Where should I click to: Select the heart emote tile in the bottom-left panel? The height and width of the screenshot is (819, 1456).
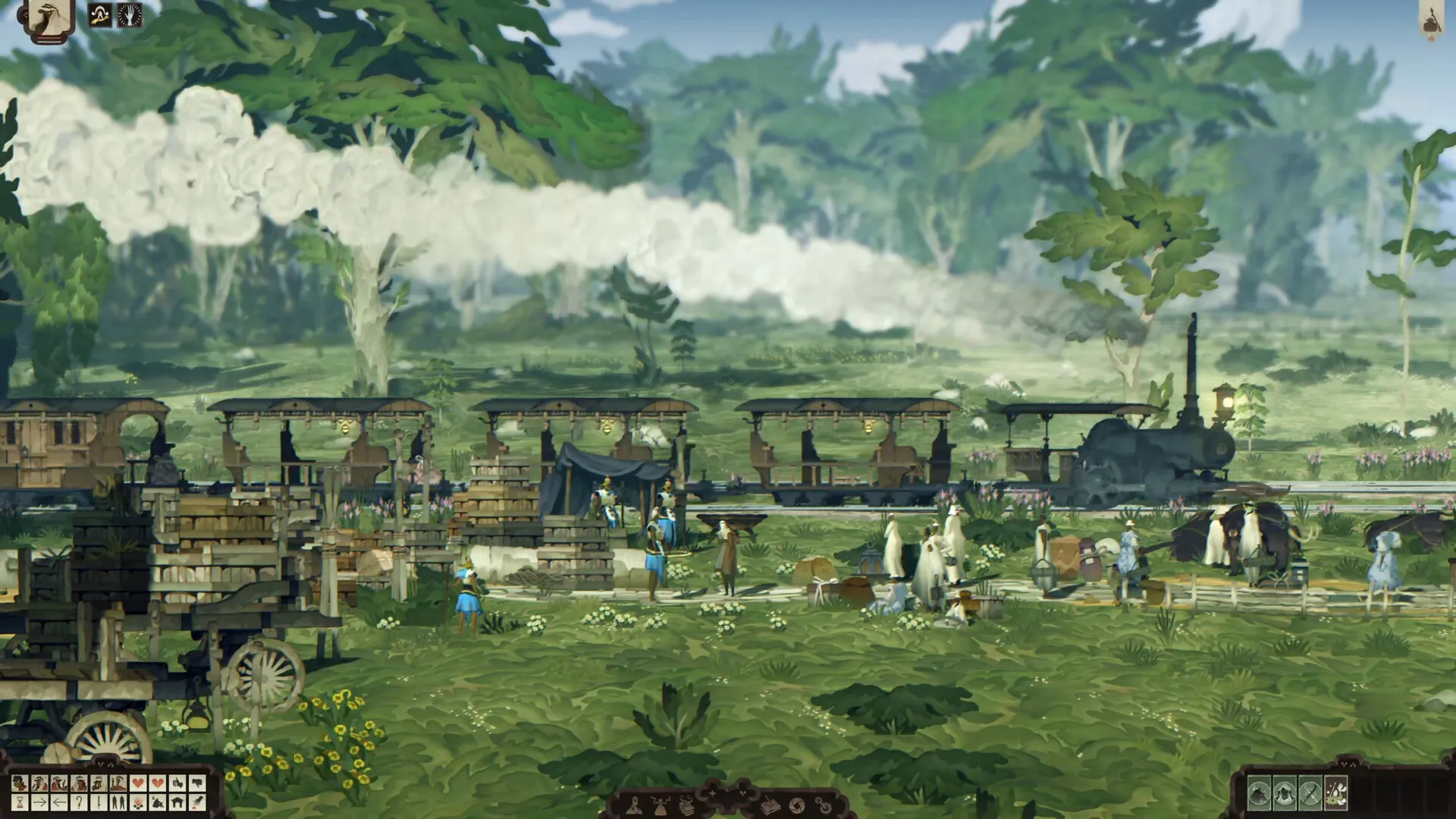[x=139, y=783]
